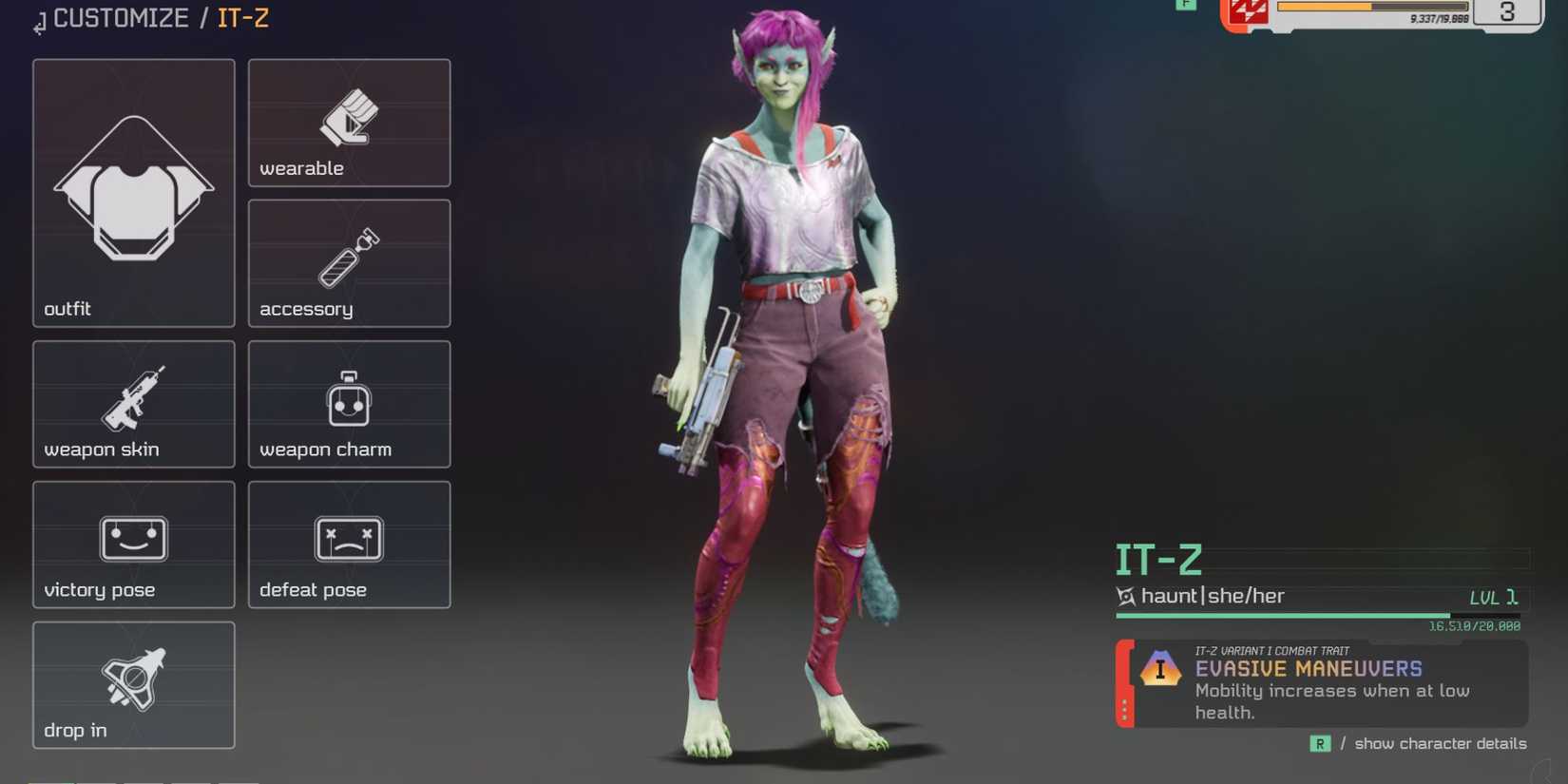
Task: Click the Evasive Maneuvers trait badge
Action: pos(1160,670)
